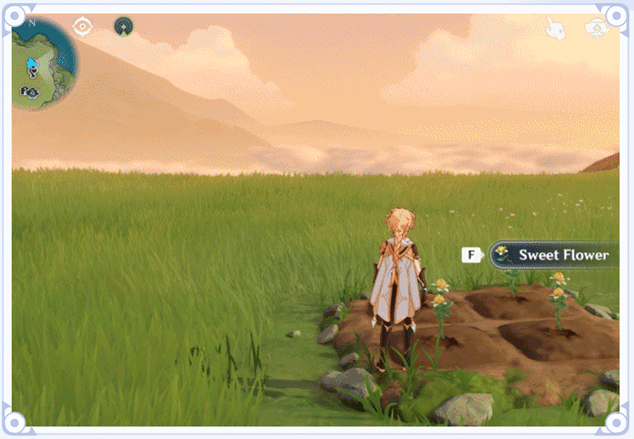Pick up the Sweet Flower prompt

(551, 255)
